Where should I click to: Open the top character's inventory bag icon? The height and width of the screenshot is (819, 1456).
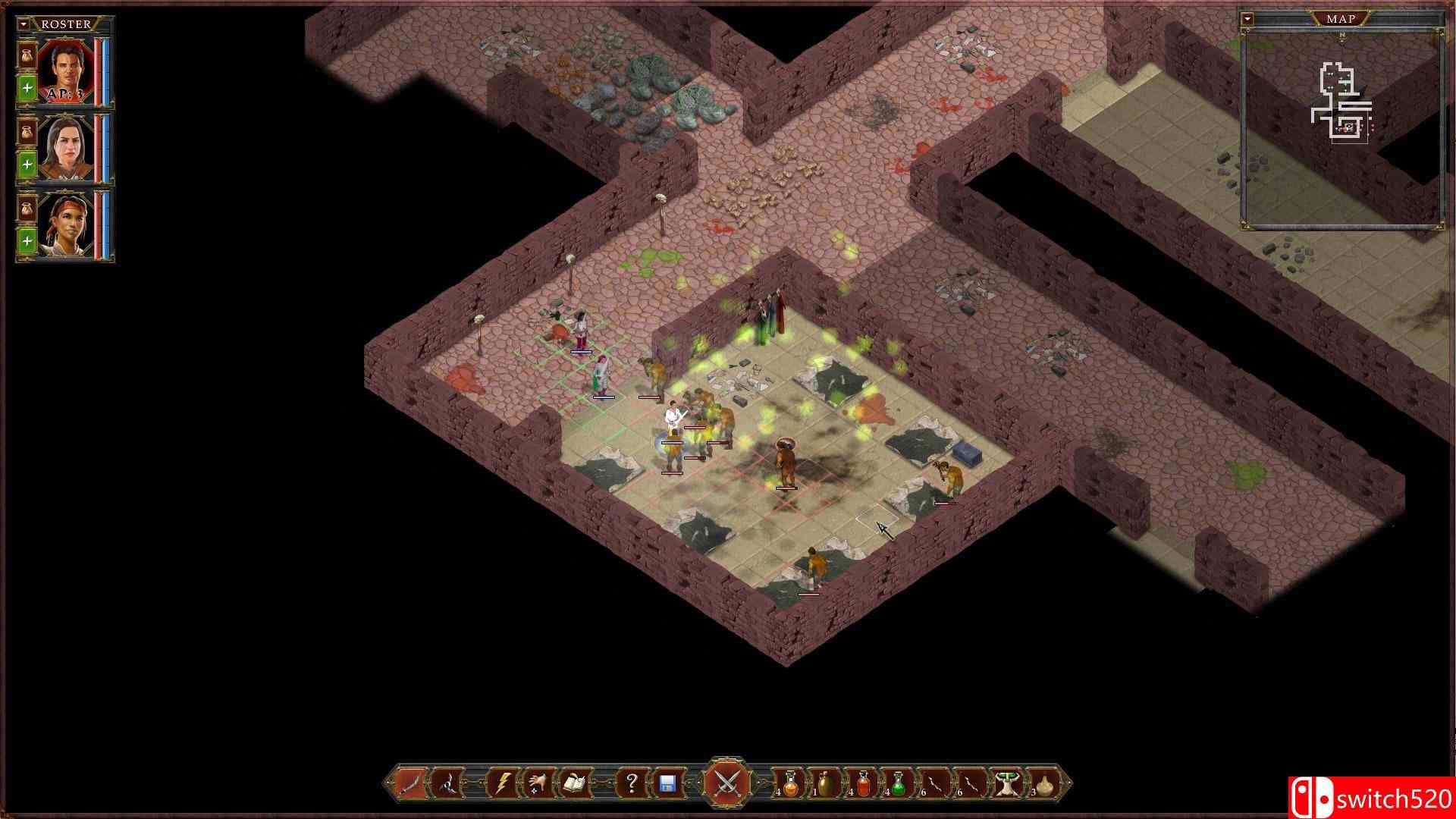tap(27, 55)
